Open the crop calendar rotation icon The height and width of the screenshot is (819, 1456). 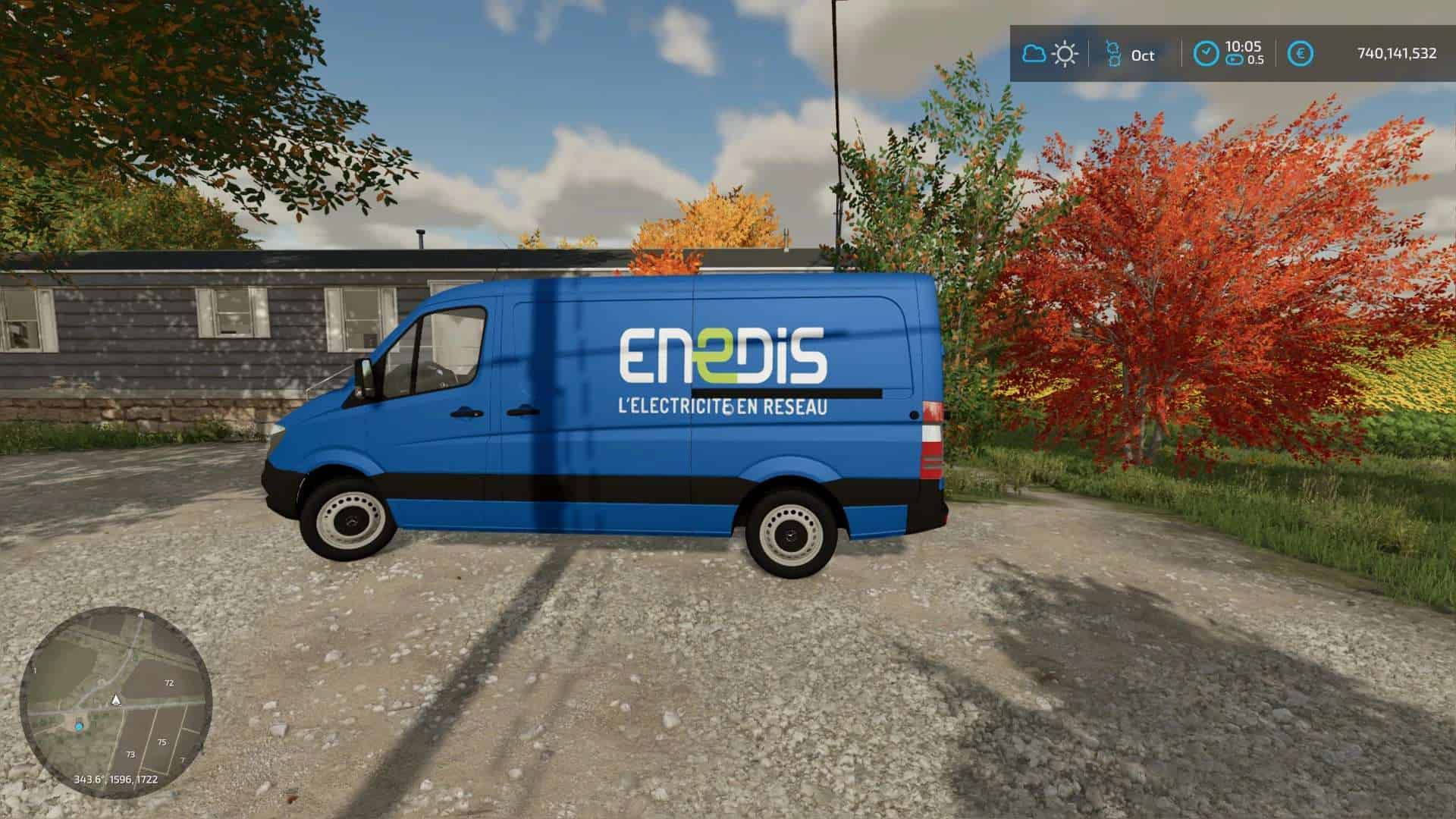click(x=1114, y=54)
